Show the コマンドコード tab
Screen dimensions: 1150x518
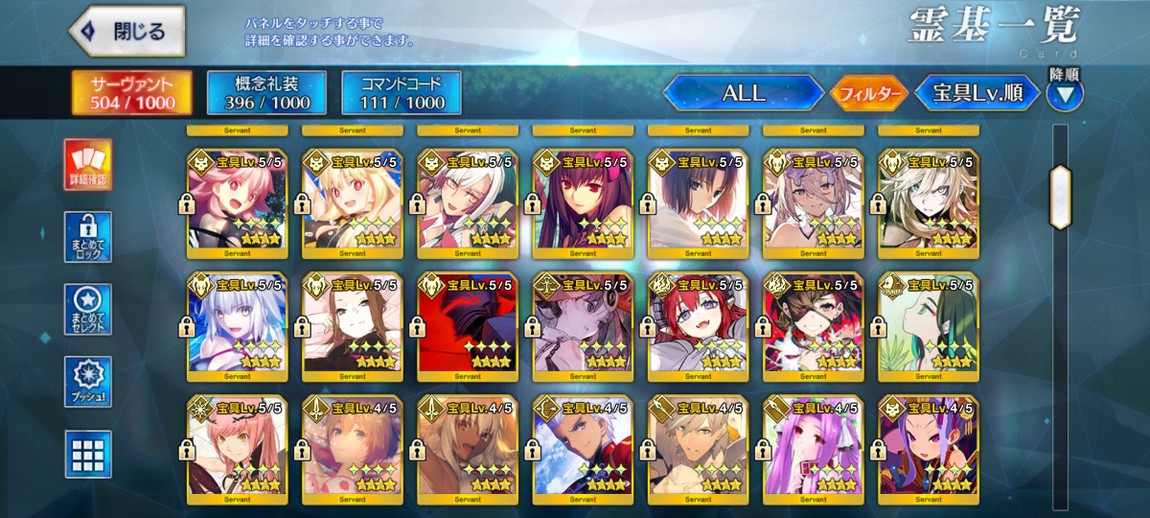click(401, 92)
